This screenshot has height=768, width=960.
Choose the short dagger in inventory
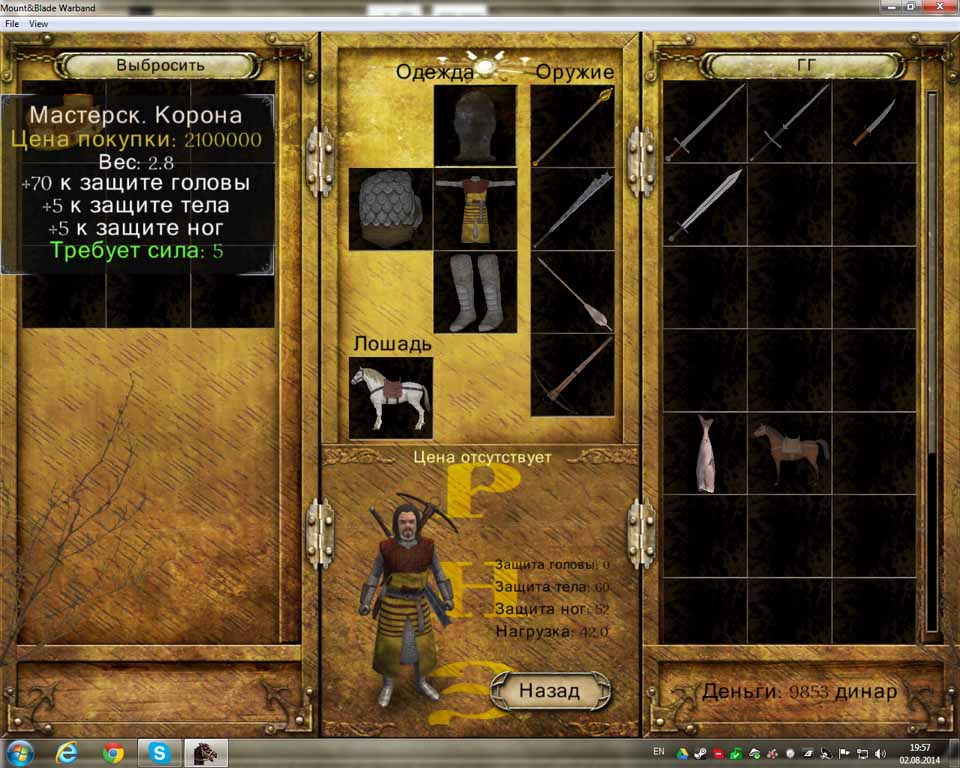point(874,122)
